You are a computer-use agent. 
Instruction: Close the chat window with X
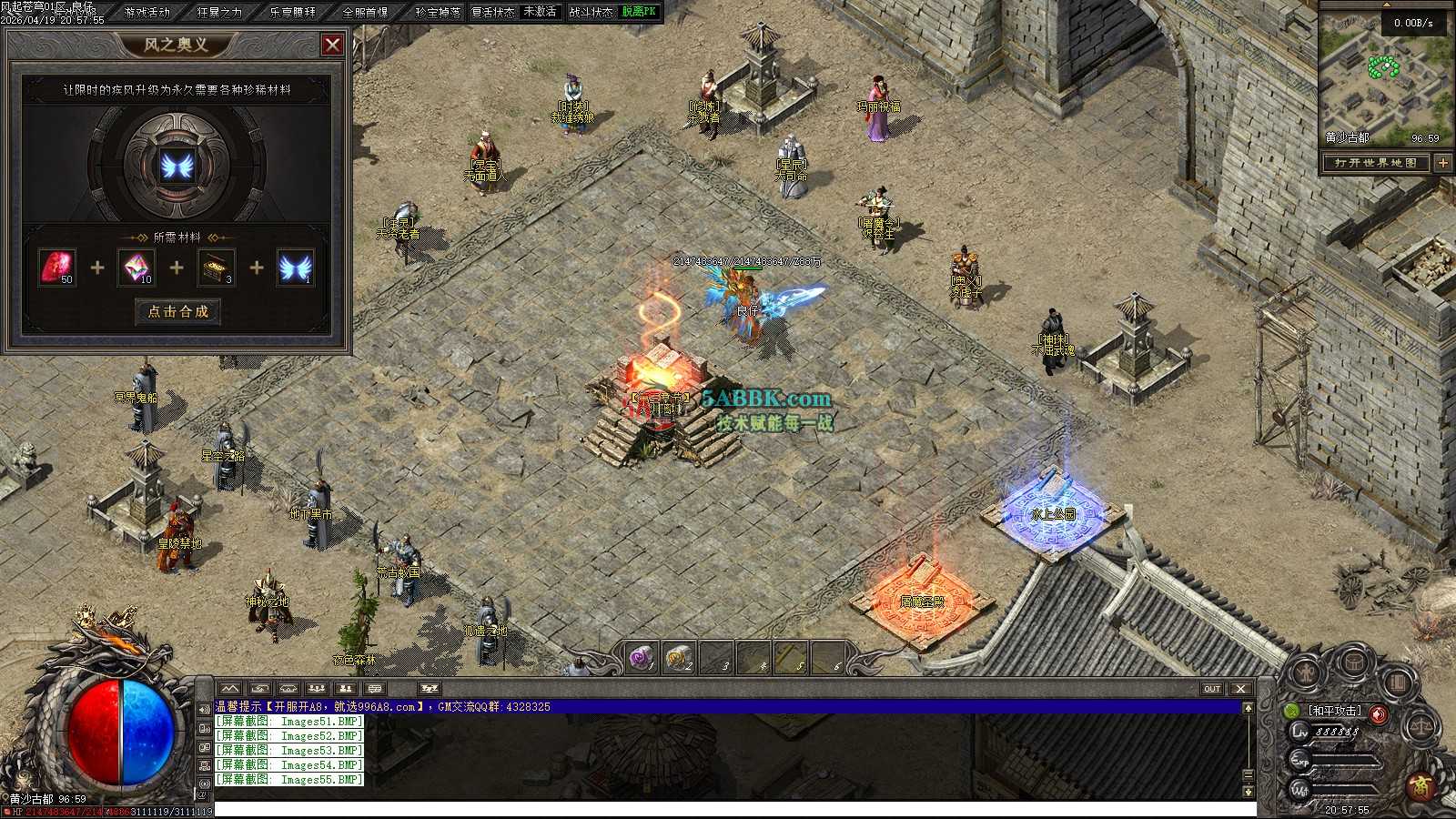(1240, 689)
